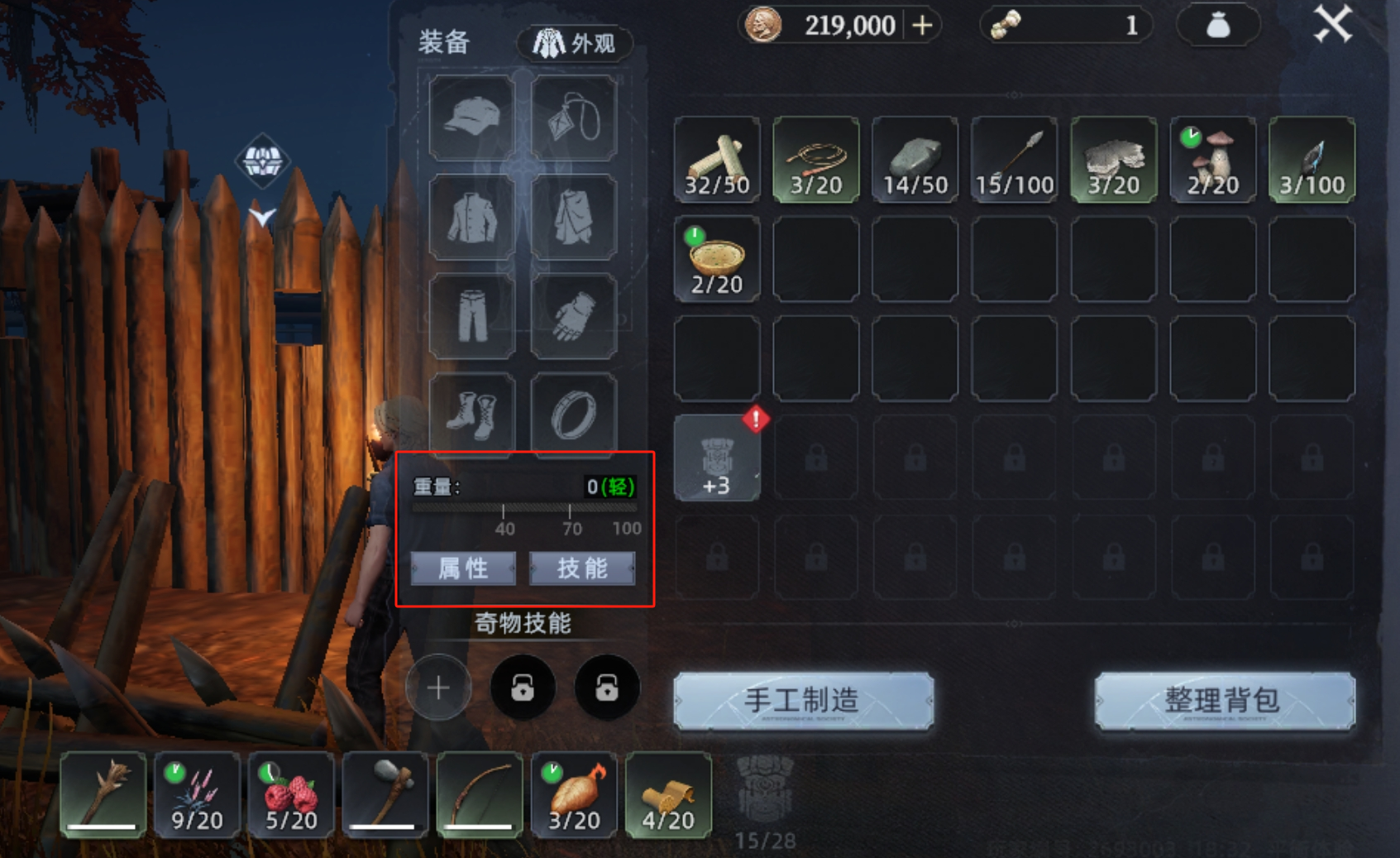1400x858 pixels.
Task: Open the pouch bag icon at top
Action: pyautogui.click(x=1217, y=26)
